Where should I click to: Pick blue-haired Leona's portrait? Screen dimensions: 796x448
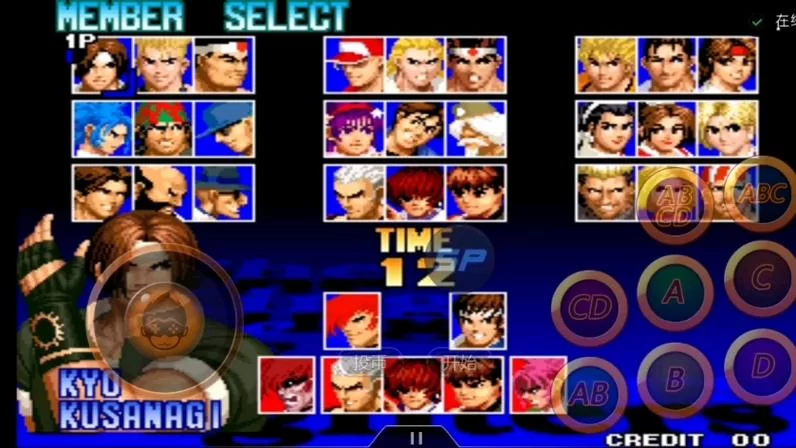click(102, 129)
